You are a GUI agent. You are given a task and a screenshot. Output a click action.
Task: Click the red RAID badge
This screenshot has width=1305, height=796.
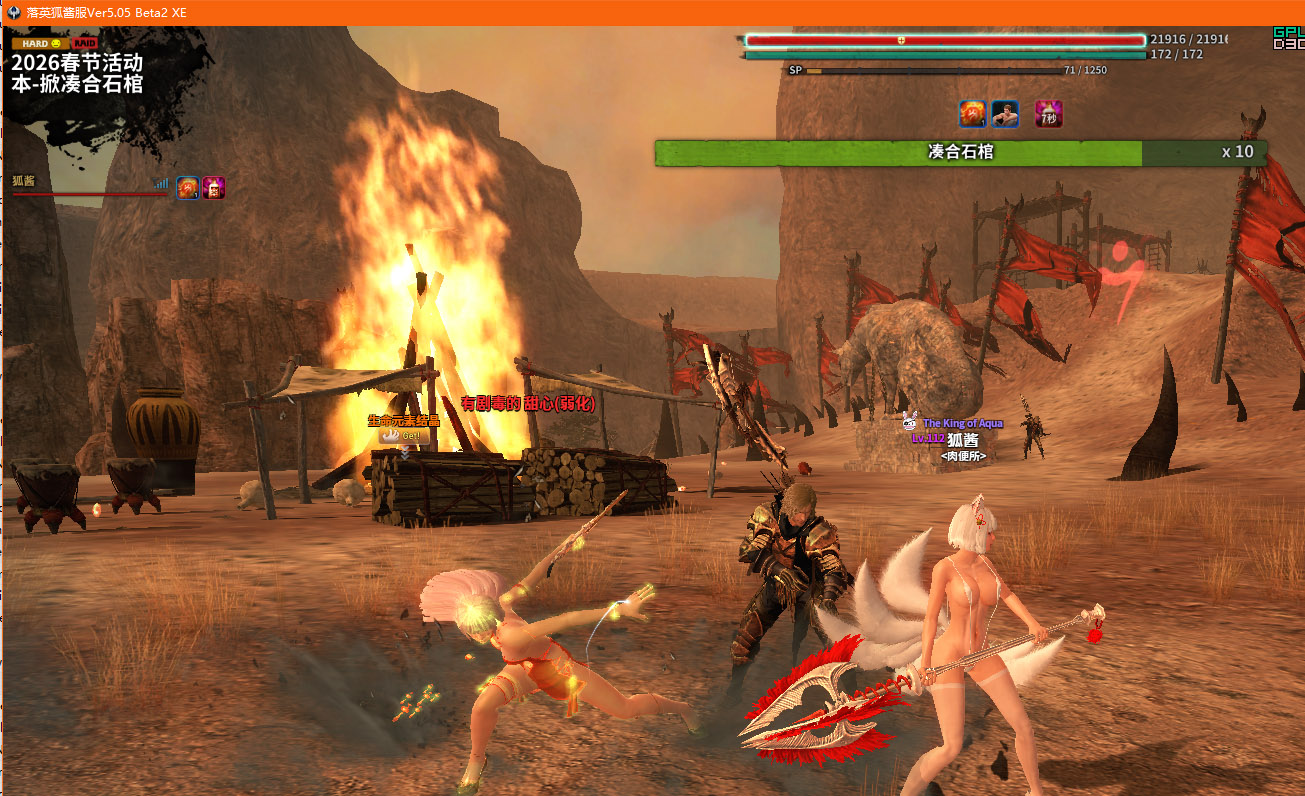coord(84,44)
